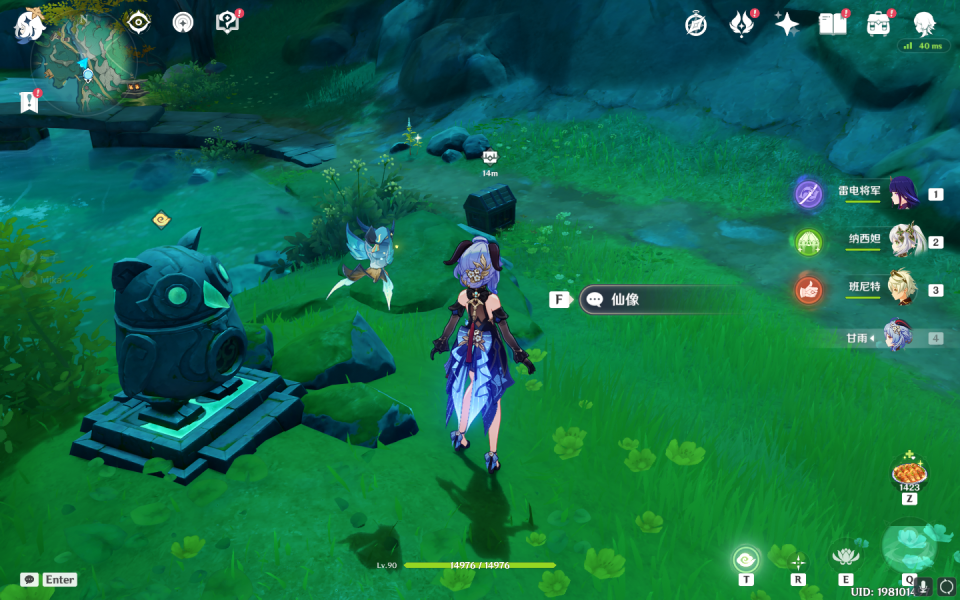
Task: Open the four-pointed star wish icon
Action: click(x=787, y=24)
